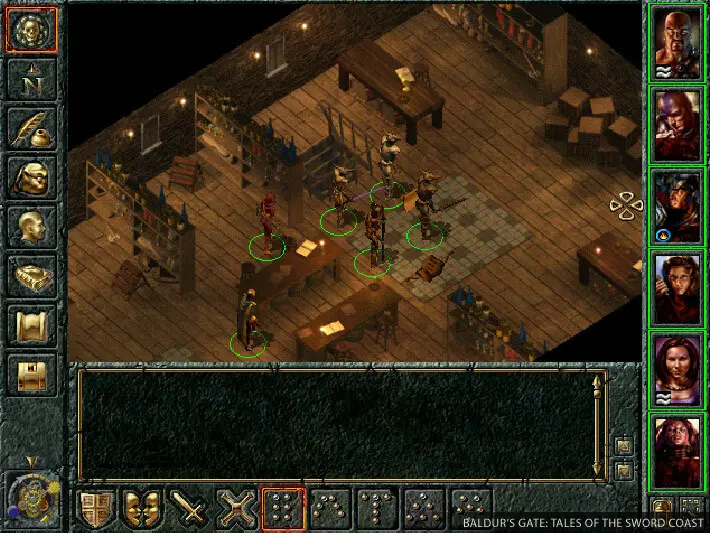The width and height of the screenshot is (710, 533).
Task: Open the inventory via the golden armor bust icon
Action: (x=32, y=177)
